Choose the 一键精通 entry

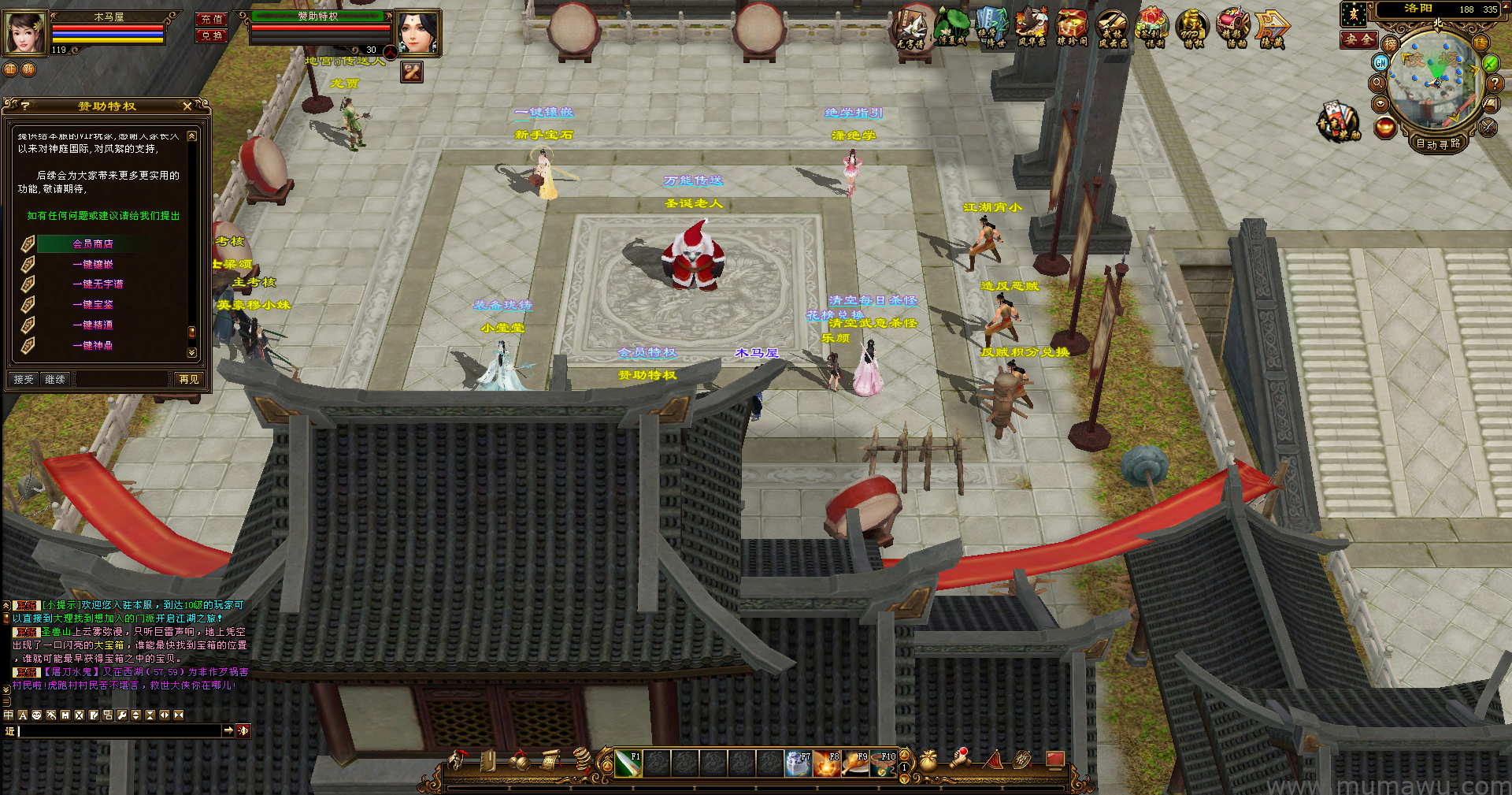click(x=93, y=325)
